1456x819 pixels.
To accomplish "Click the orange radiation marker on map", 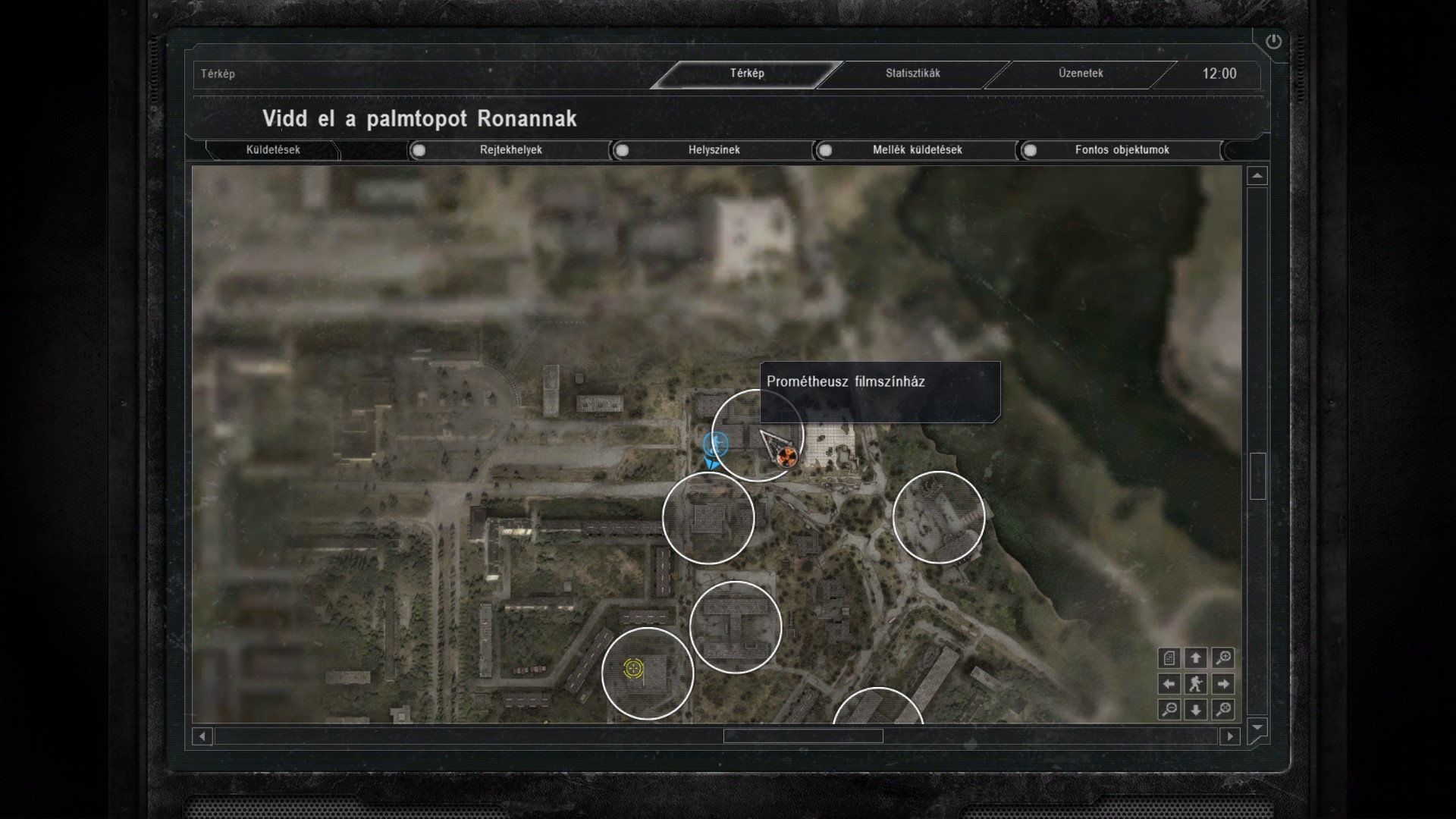I will pyautogui.click(x=788, y=456).
